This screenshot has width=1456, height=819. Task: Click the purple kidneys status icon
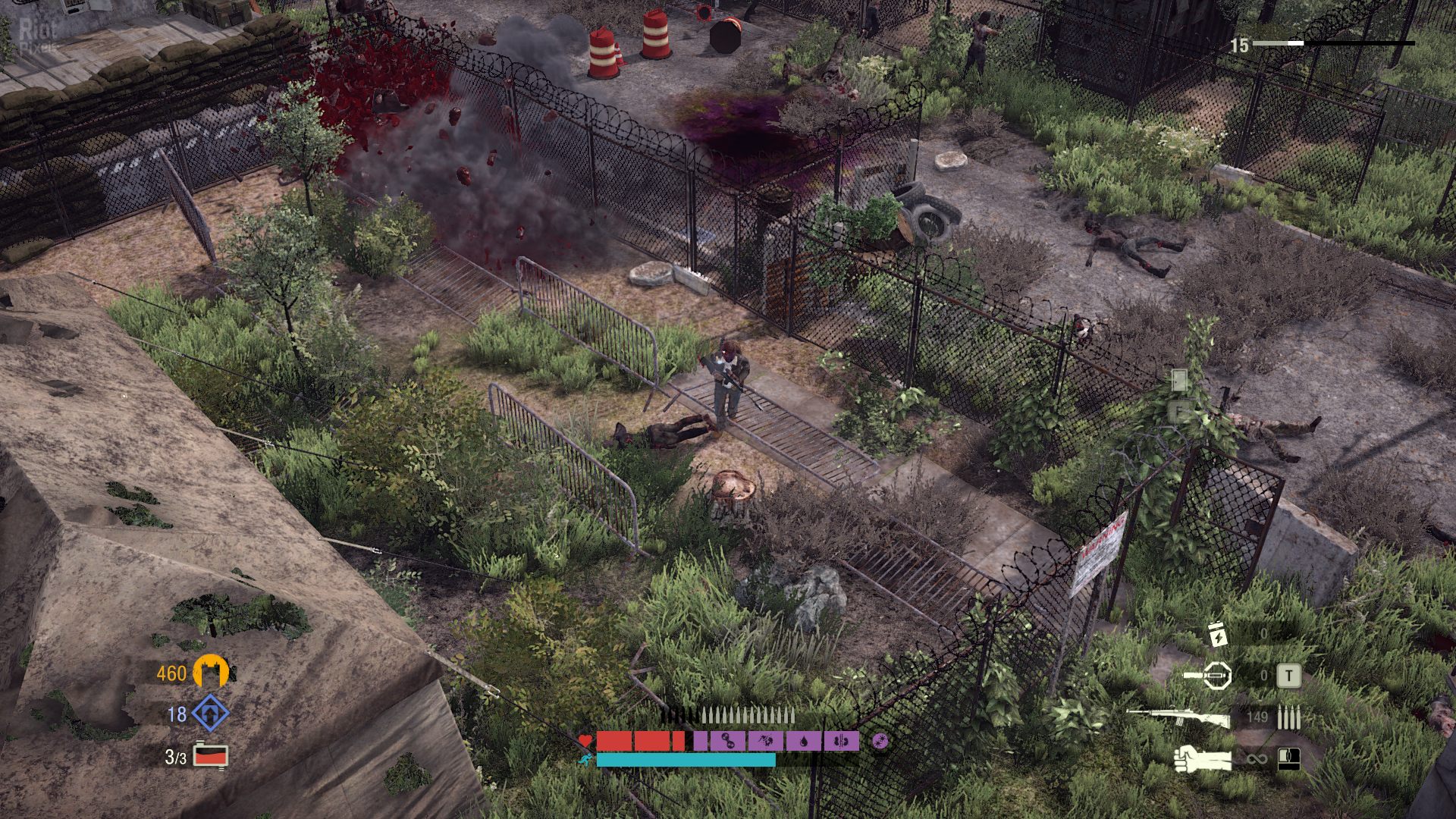[841, 741]
